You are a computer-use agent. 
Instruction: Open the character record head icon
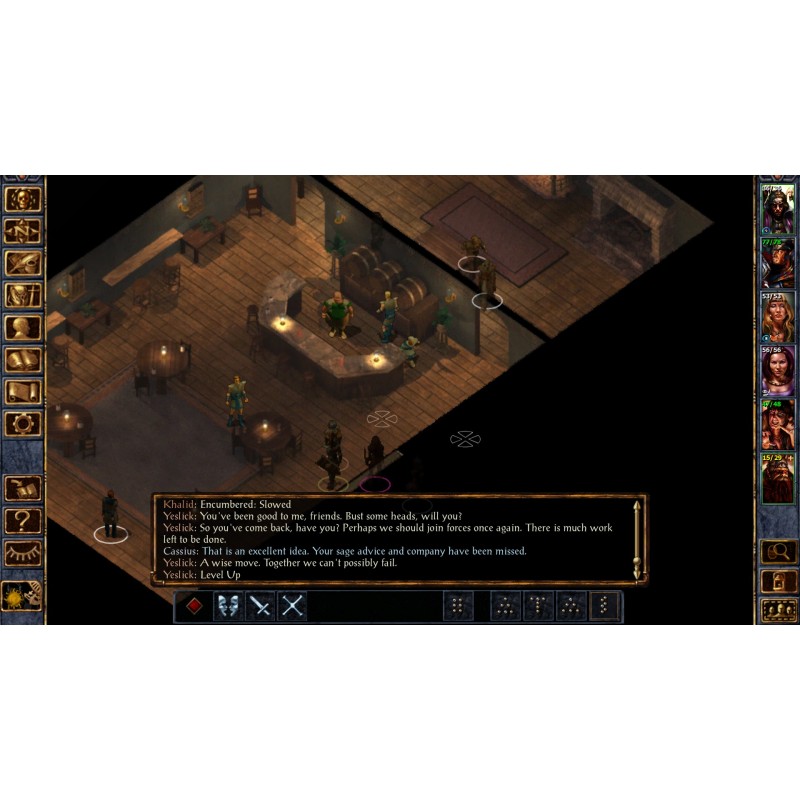tap(22, 328)
